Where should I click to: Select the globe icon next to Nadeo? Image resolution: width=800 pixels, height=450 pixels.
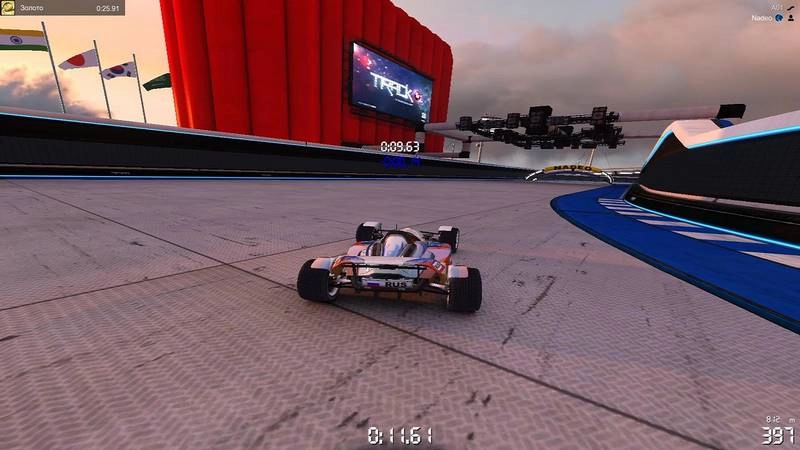pos(780,18)
